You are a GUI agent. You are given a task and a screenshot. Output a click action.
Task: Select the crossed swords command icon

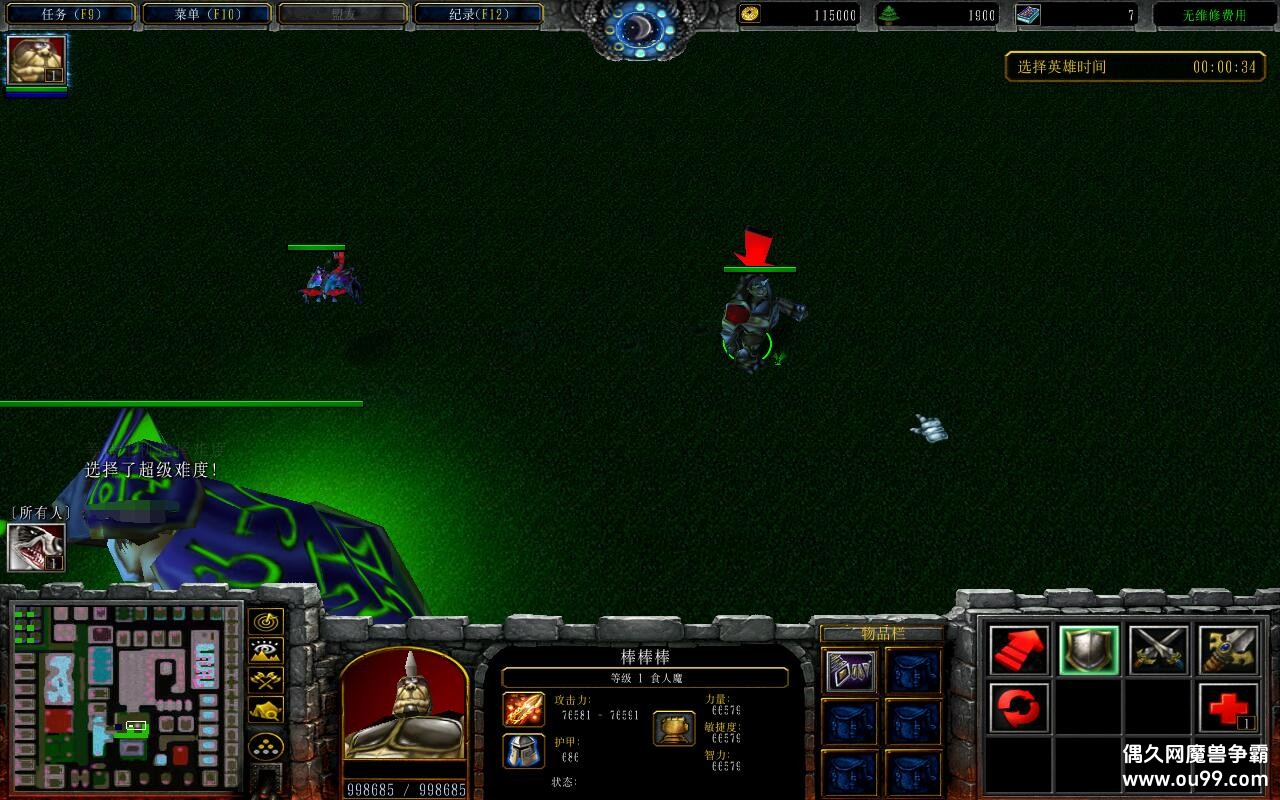(1159, 651)
